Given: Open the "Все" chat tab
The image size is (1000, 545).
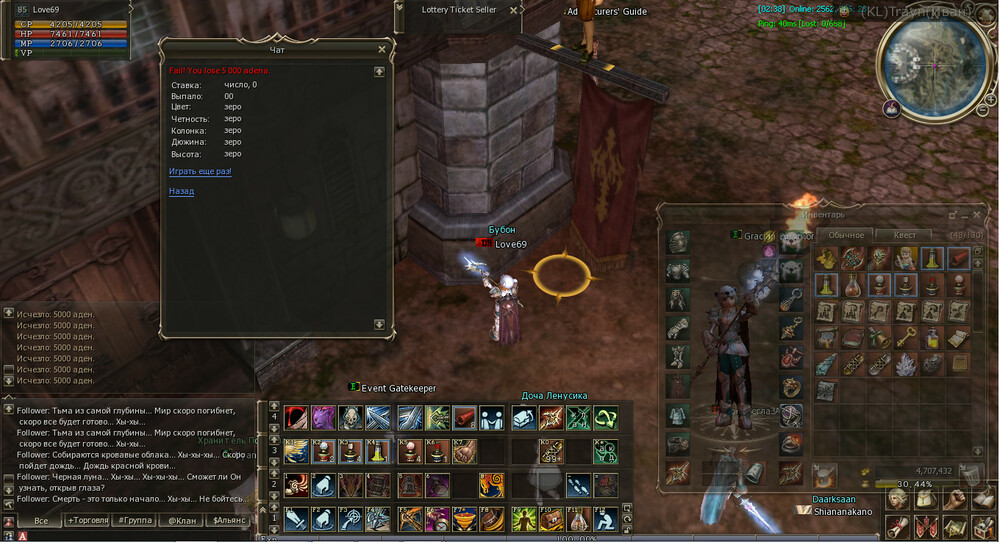Looking at the screenshot, I should tap(41, 520).
